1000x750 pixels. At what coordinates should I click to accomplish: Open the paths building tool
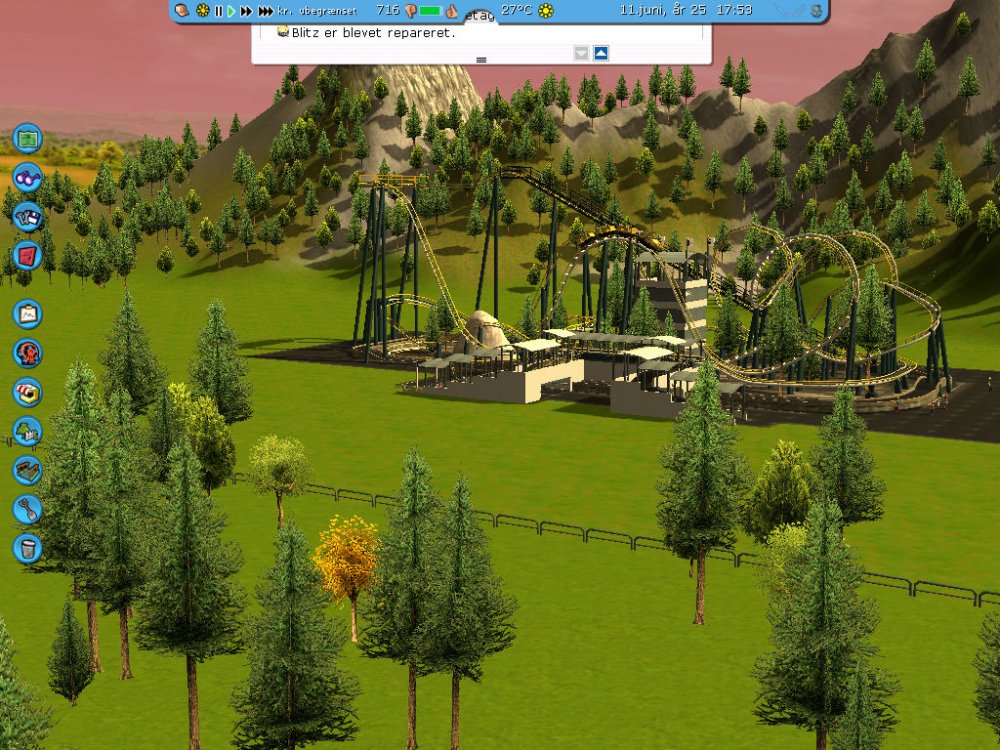[x=28, y=470]
